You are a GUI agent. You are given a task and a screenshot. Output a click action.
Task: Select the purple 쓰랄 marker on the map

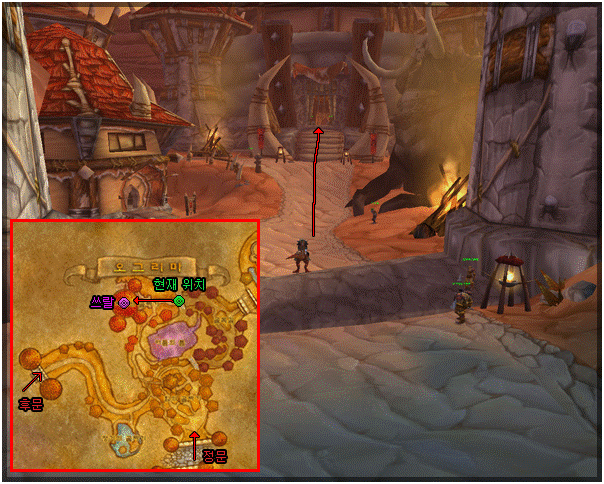(x=124, y=301)
